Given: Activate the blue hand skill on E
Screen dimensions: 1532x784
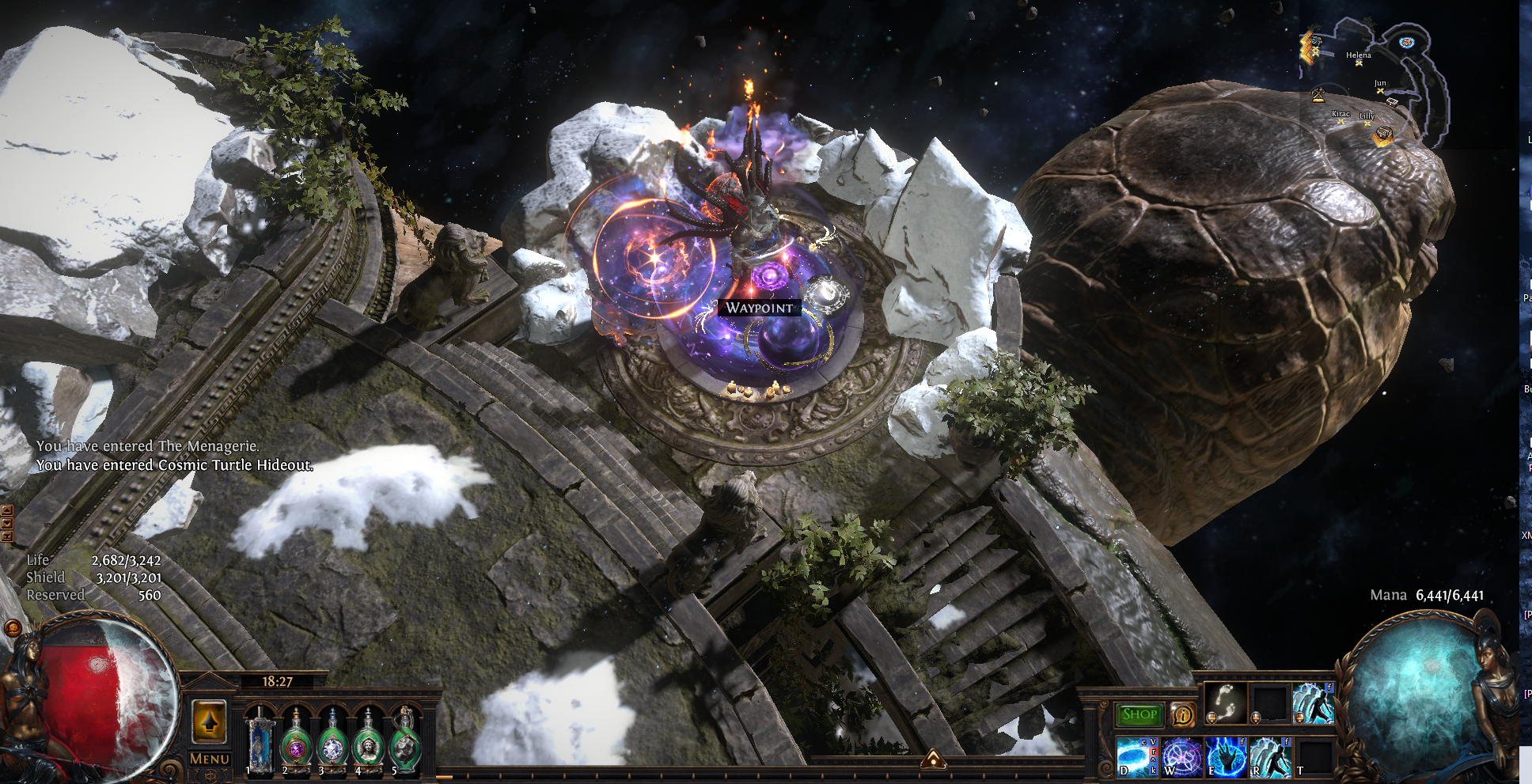Looking at the screenshot, I should [x=1226, y=757].
